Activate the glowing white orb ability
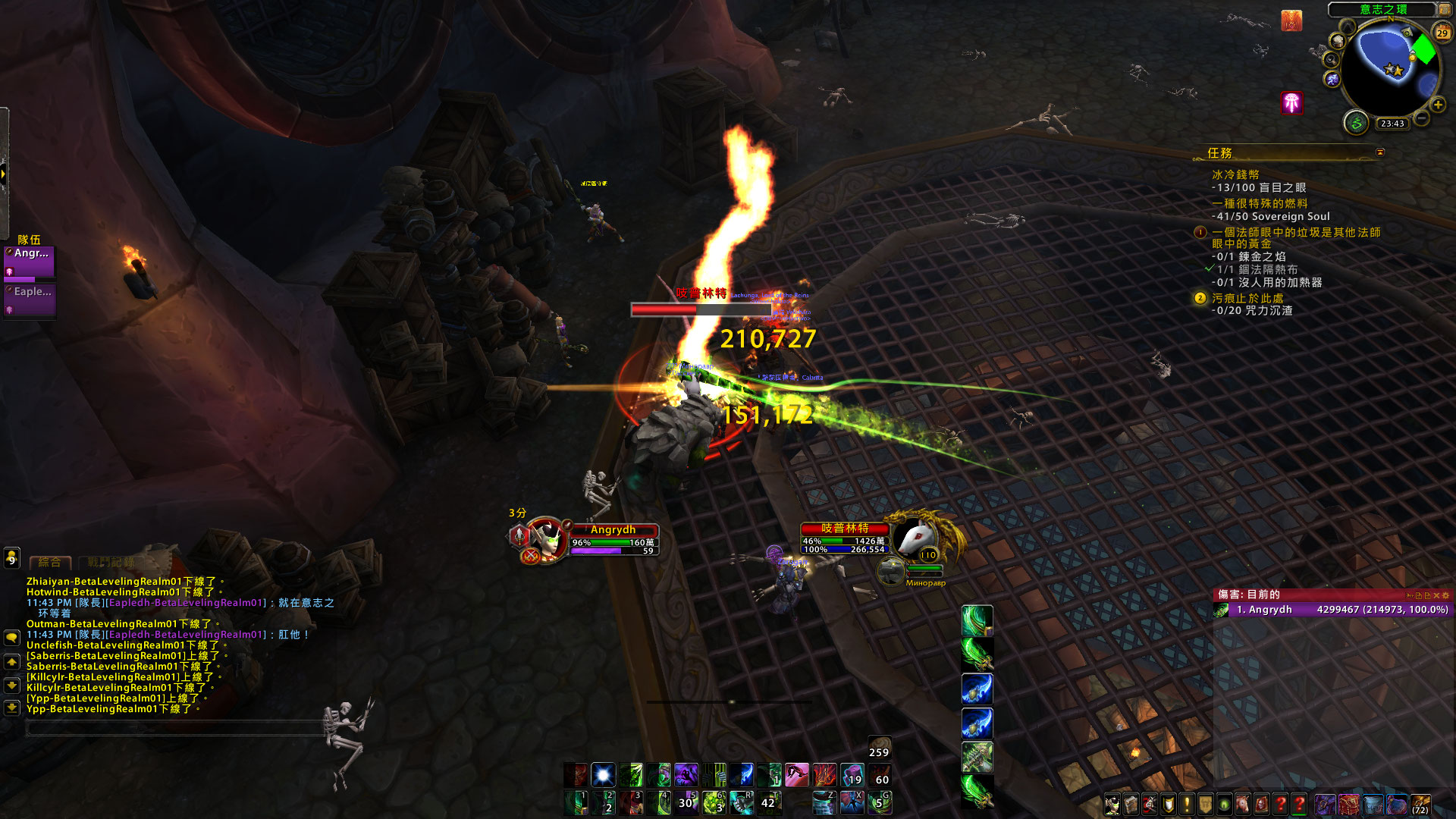The image size is (1456, 819). point(603,775)
